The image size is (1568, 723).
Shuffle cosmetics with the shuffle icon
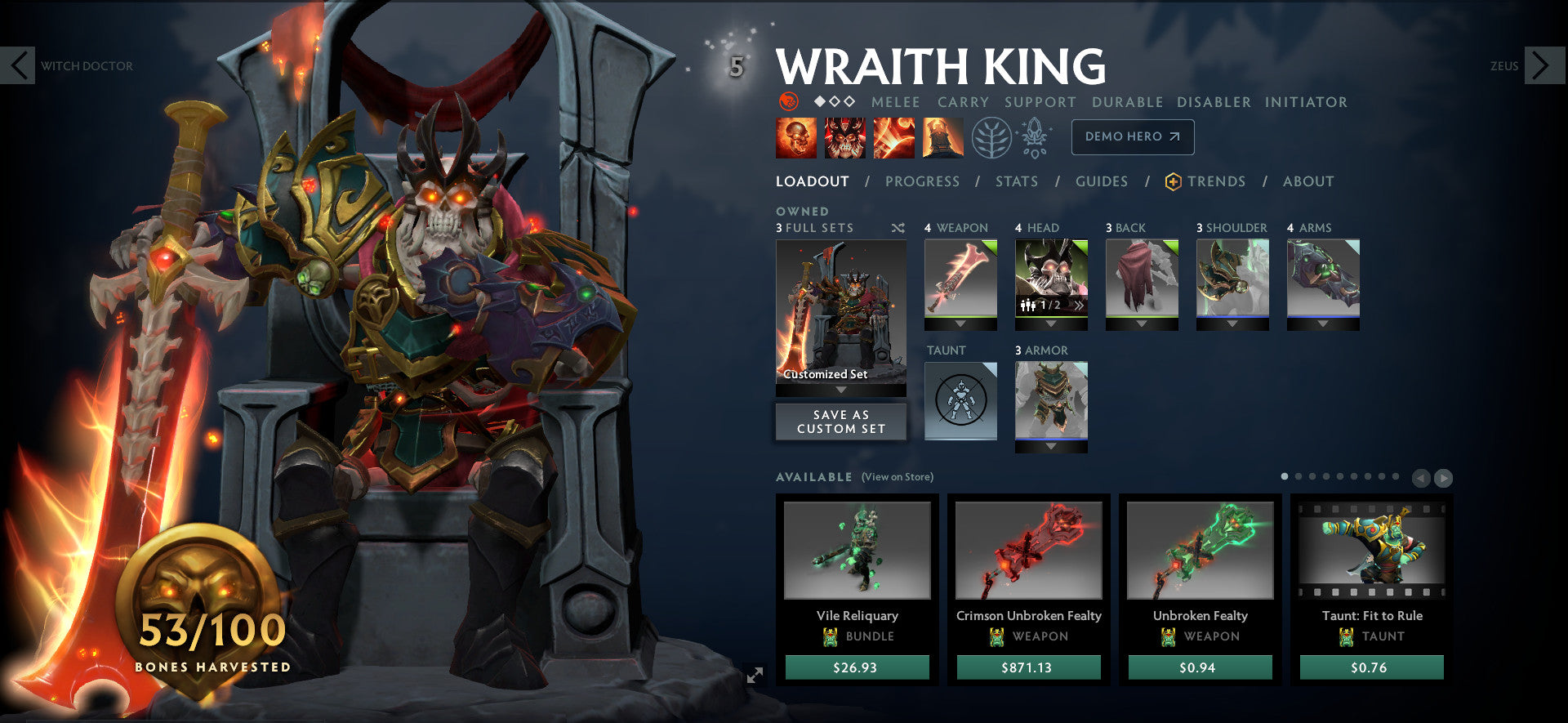[x=898, y=229]
